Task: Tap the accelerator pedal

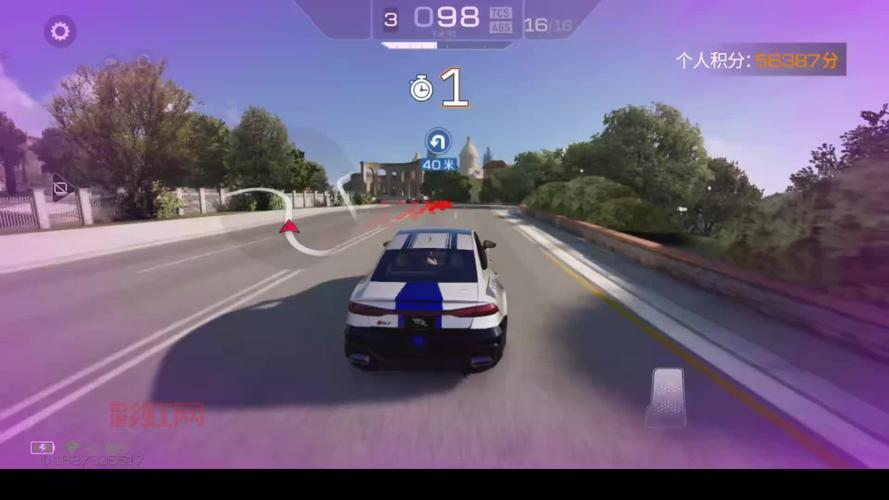Action: [666, 396]
